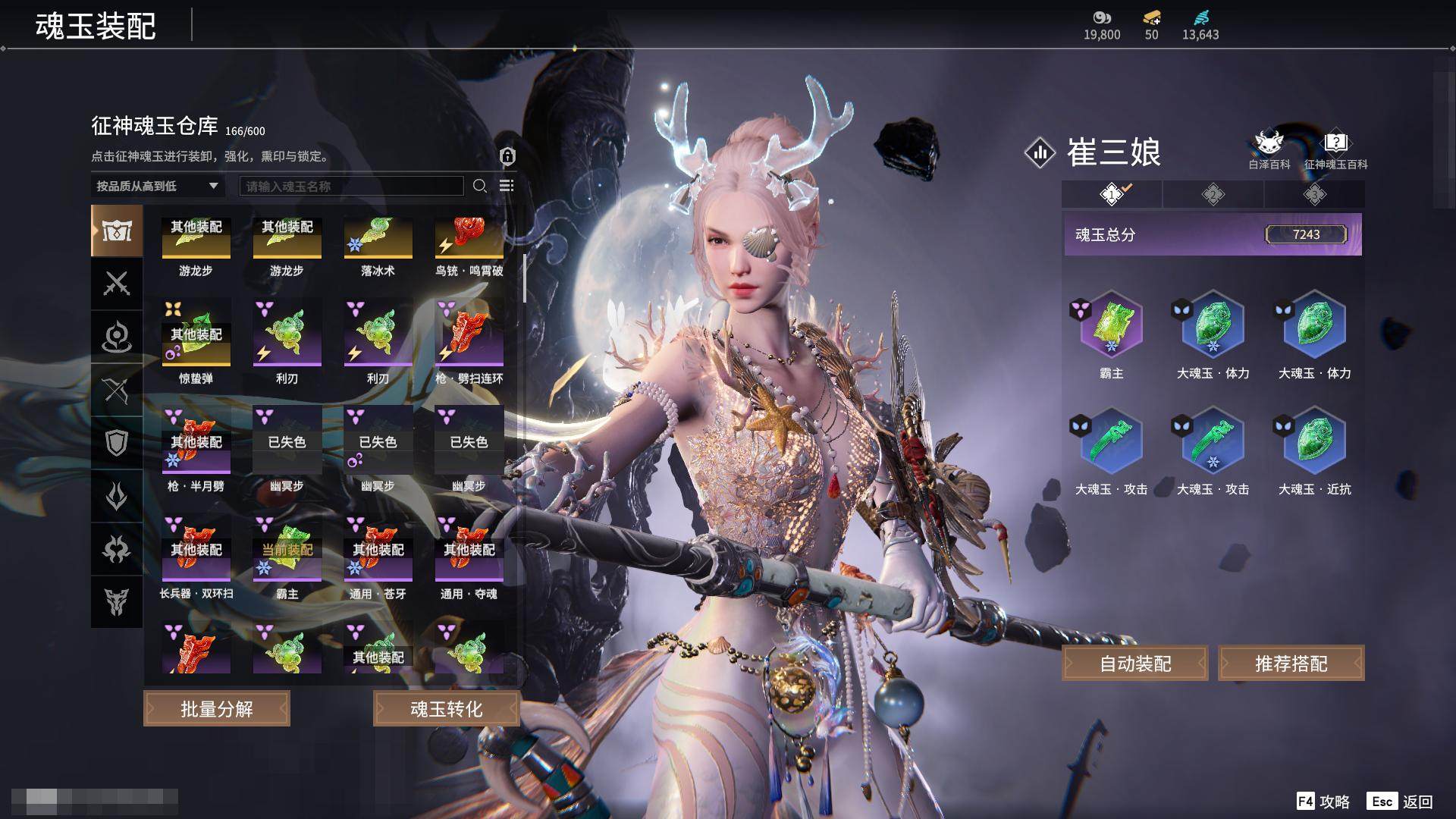1456x819 pixels.
Task: Toggle the warehouse lock icon
Action: (507, 157)
